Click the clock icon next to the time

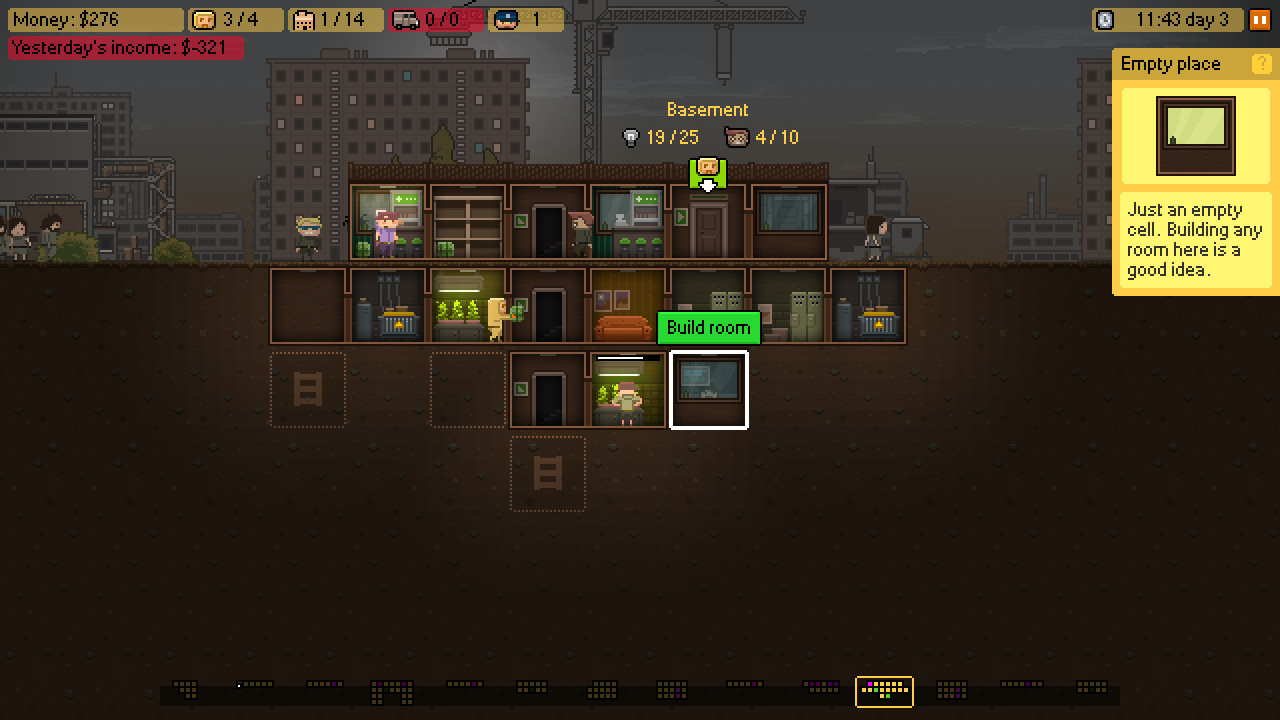click(1105, 18)
